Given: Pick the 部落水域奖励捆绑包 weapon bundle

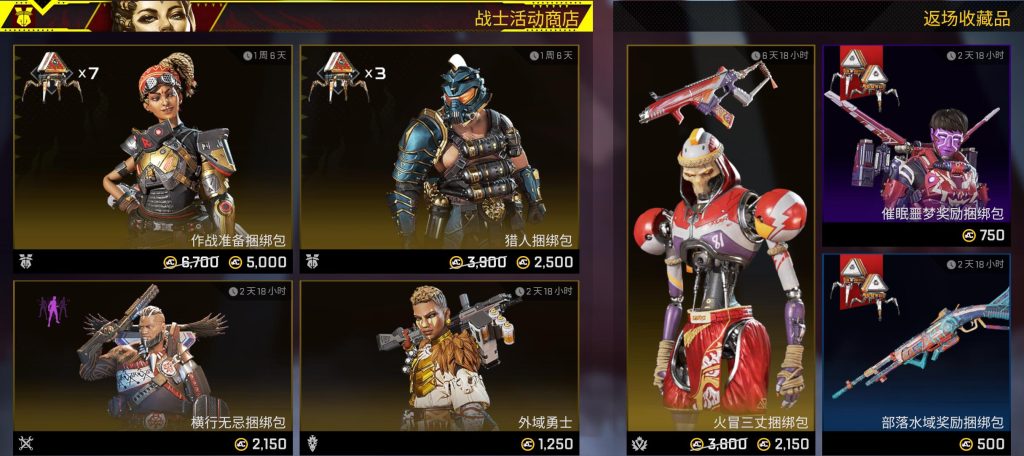Looking at the screenshot, I should point(916,345).
